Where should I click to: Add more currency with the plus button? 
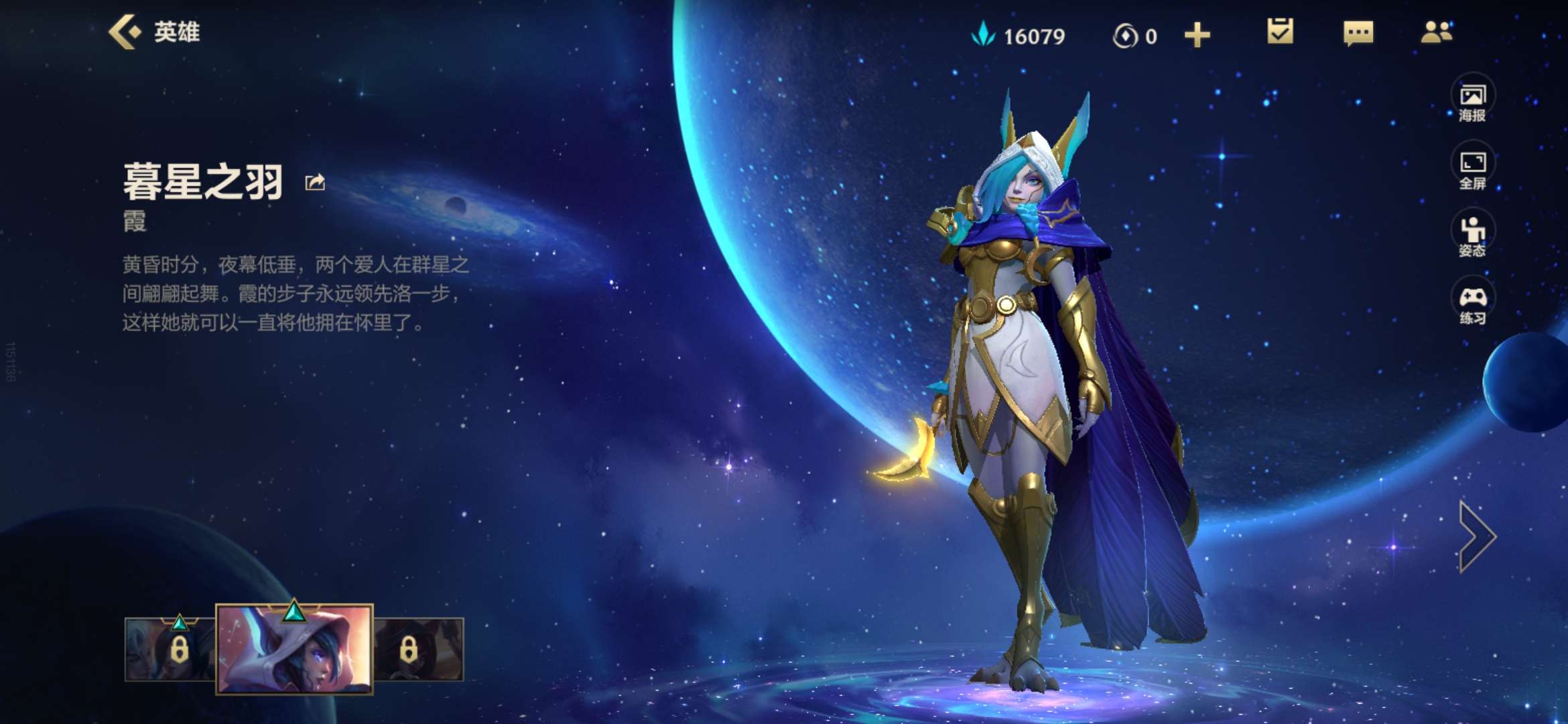coord(1197,36)
